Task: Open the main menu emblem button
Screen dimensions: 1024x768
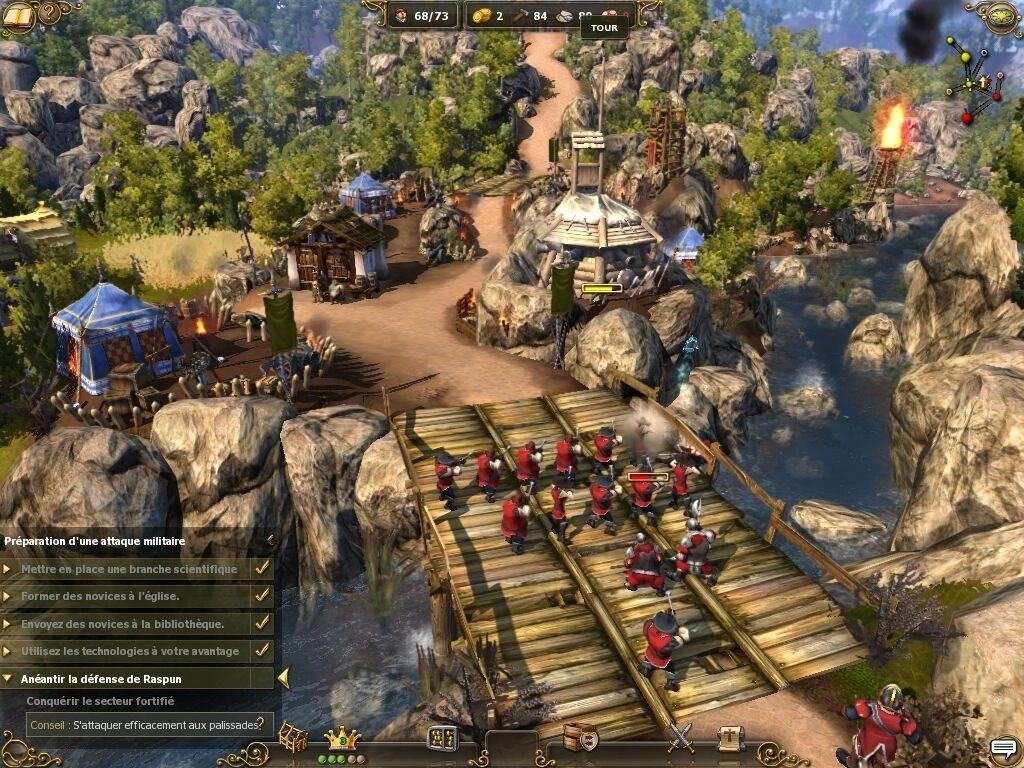Action: pyautogui.click(x=1002, y=16)
